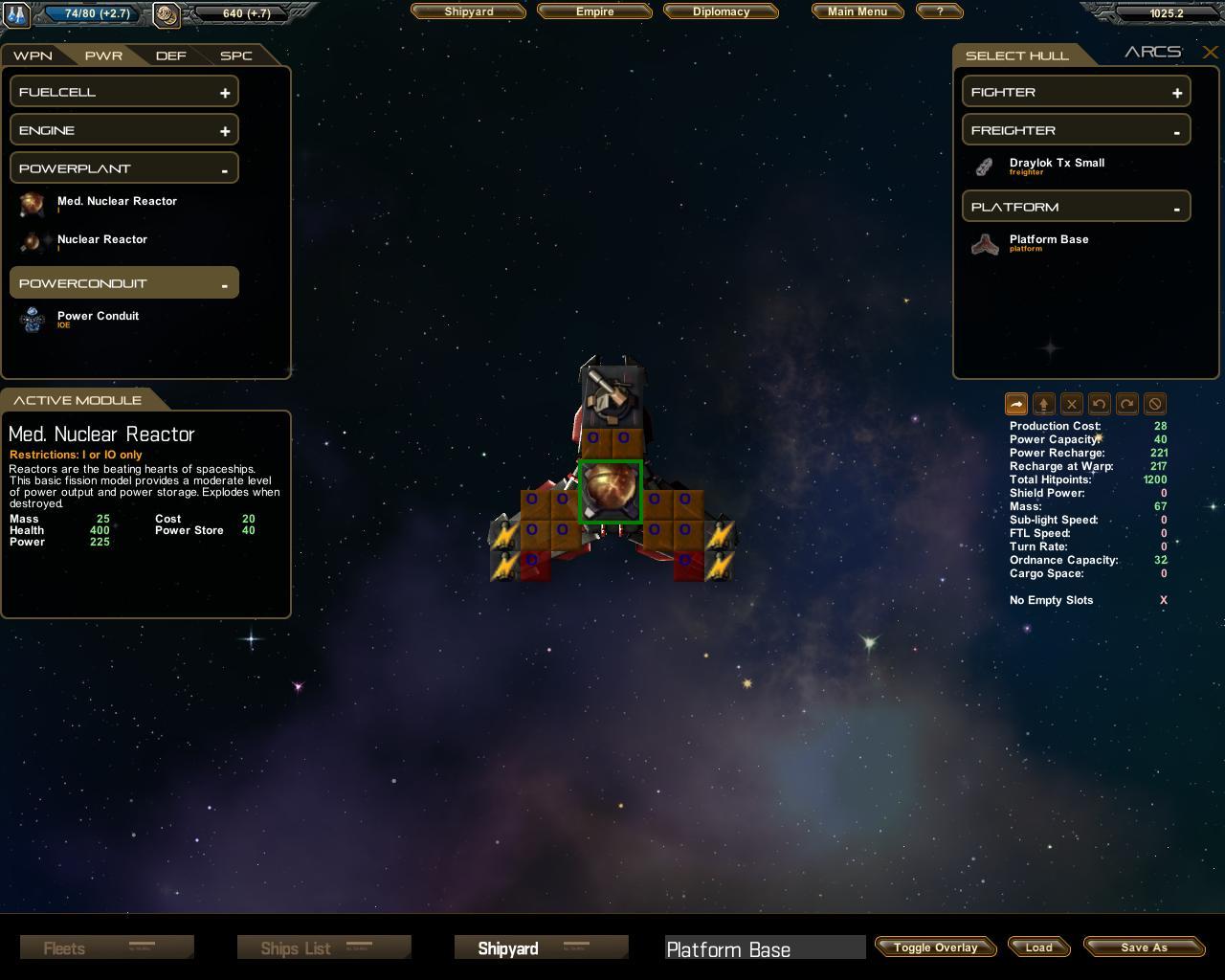Expand the Fuelcell category
1225x980 pixels.
124,92
